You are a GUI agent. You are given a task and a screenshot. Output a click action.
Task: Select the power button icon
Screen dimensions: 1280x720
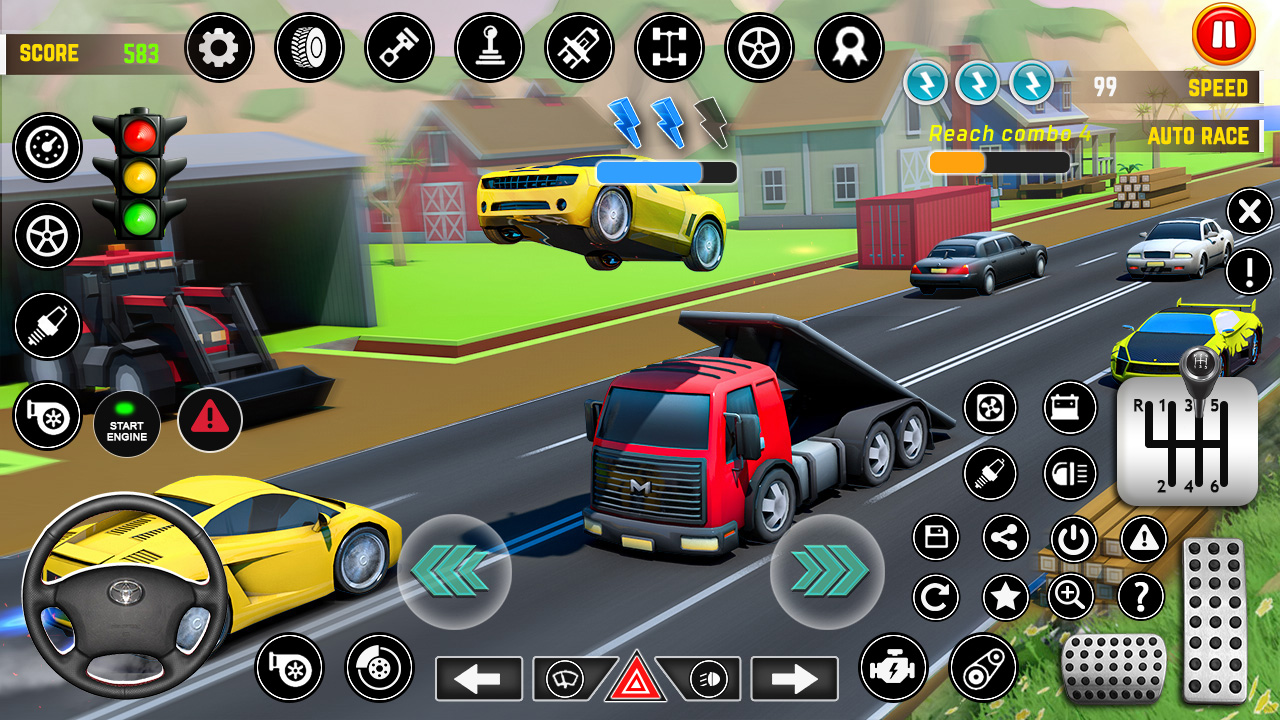(x=1074, y=540)
